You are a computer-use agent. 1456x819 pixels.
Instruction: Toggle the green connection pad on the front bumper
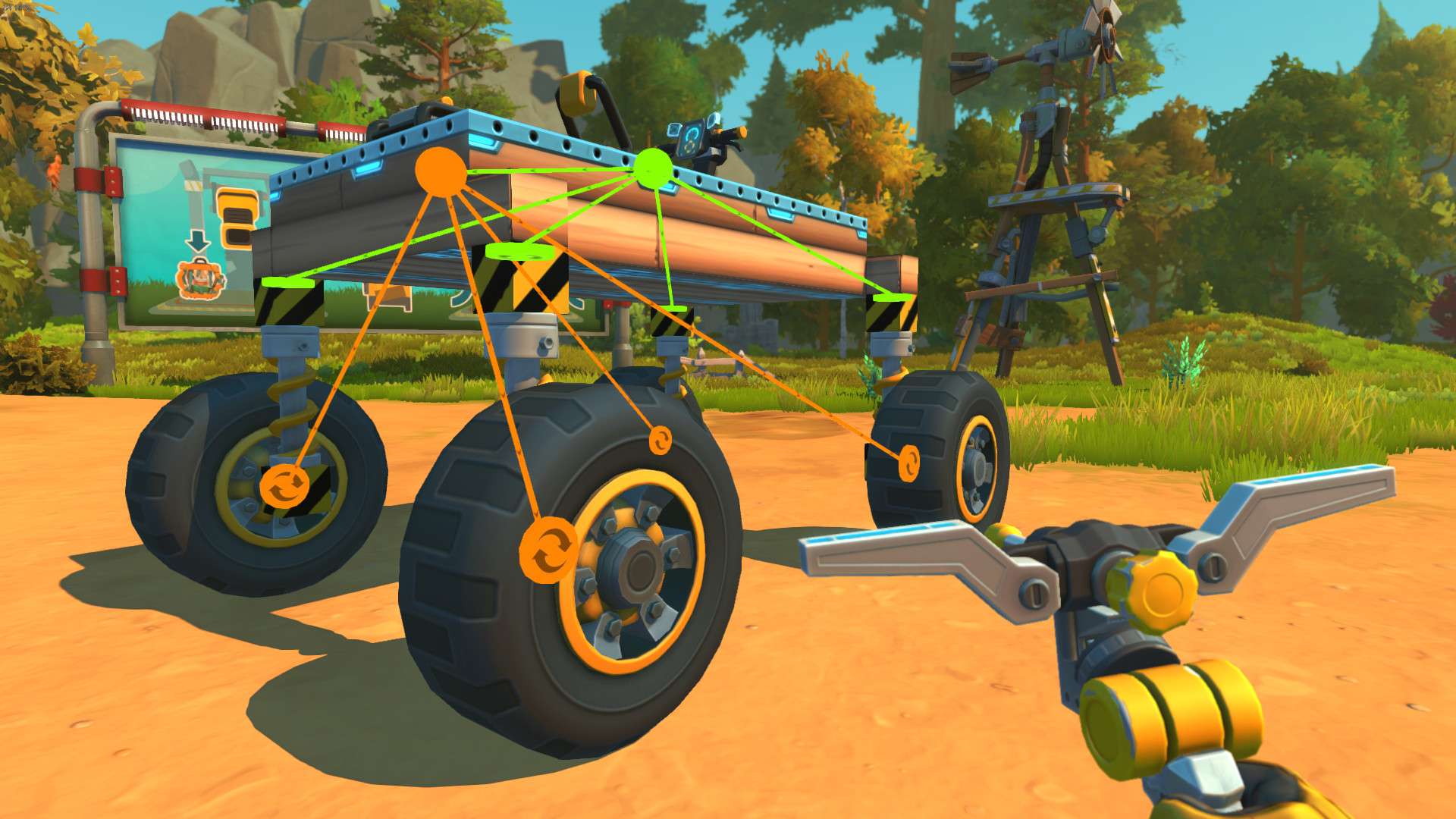point(287,282)
